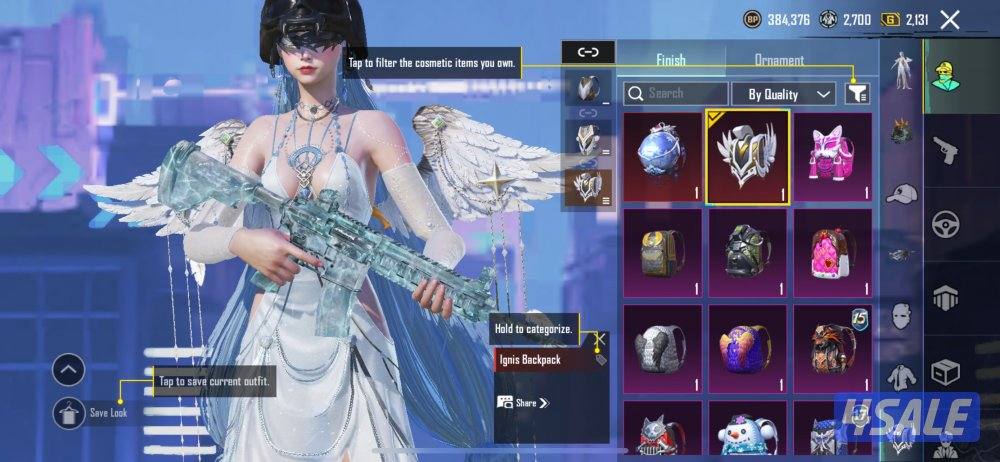This screenshot has height=462, width=1000.
Task: Open the By Quality sort dropdown
Action: pyautogui.click(x=783, y=94)
